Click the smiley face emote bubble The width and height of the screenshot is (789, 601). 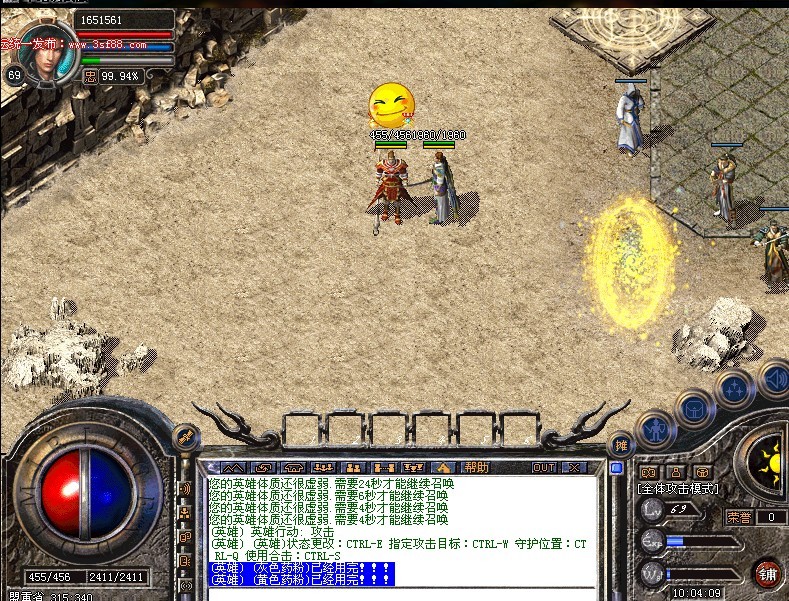(391, 105)
